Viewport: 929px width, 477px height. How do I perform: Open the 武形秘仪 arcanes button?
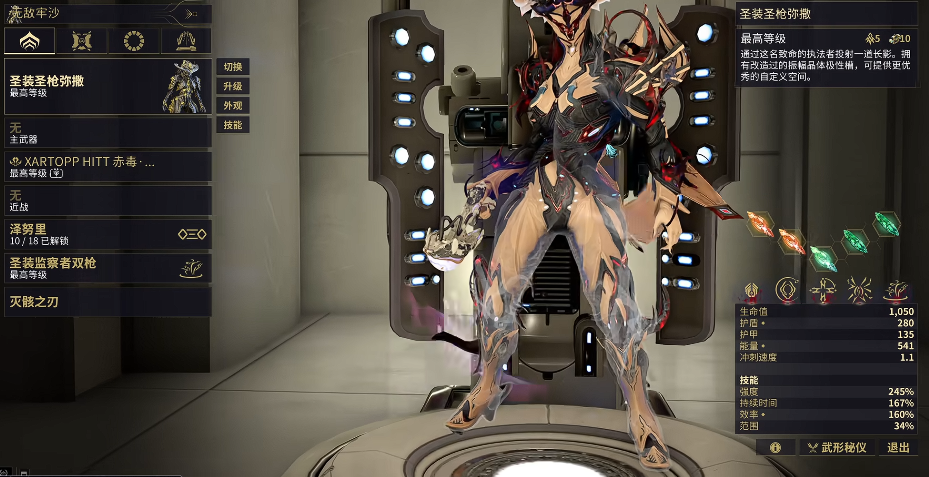tap(836, 448)
